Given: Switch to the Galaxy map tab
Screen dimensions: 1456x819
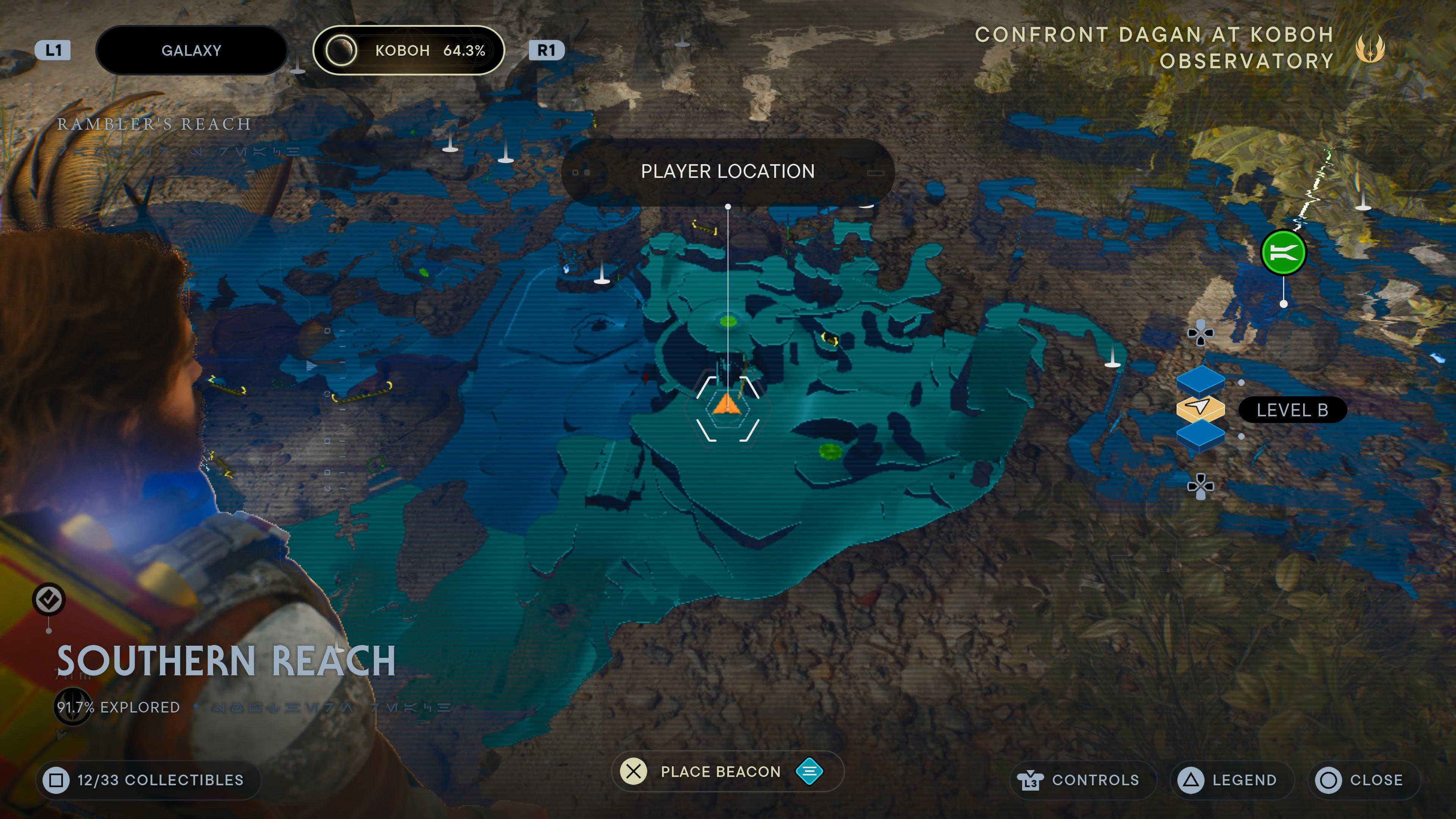Looking at the screenshot, I should (x=191, y=50).
